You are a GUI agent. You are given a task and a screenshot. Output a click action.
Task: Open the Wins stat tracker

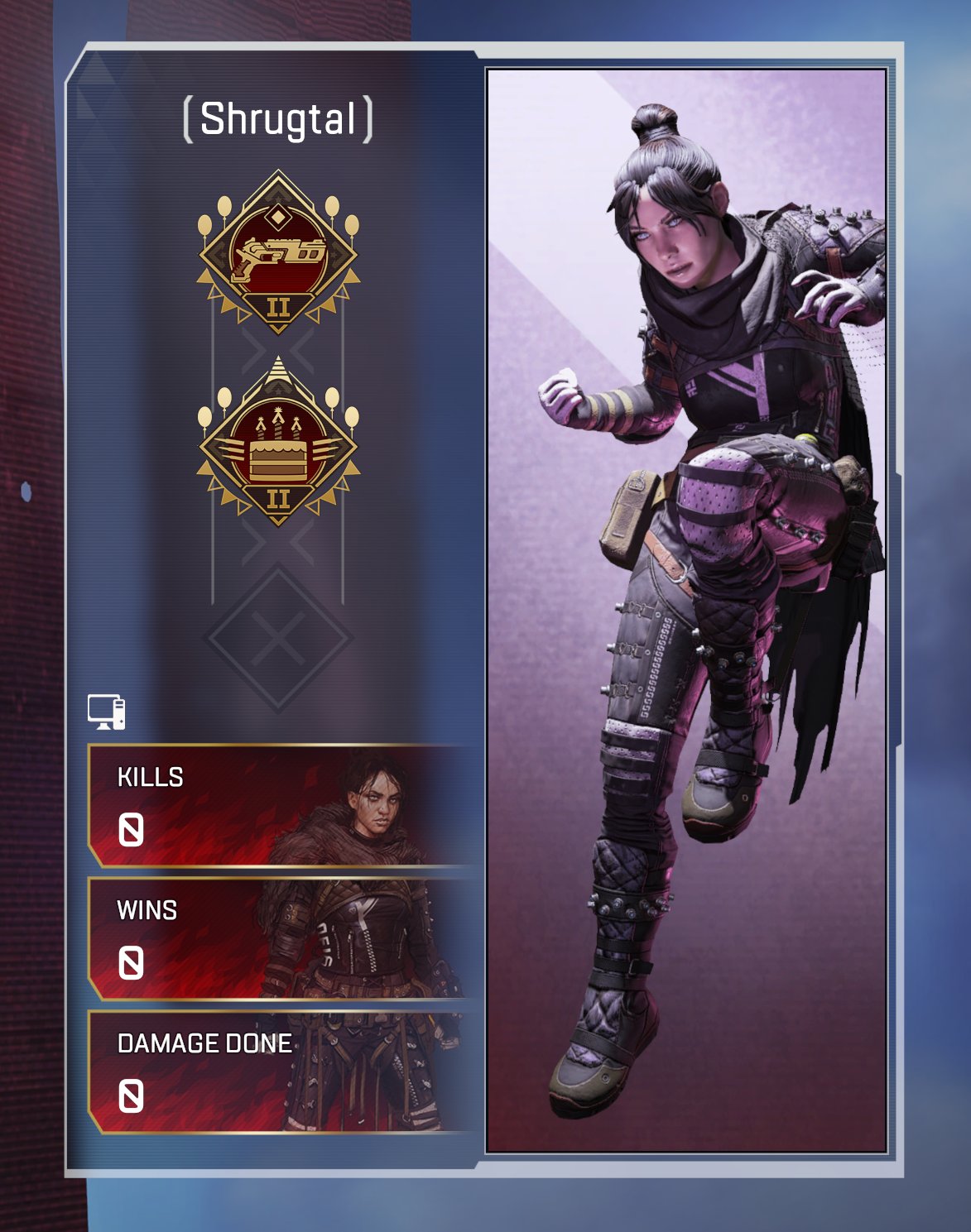point(280,939)
